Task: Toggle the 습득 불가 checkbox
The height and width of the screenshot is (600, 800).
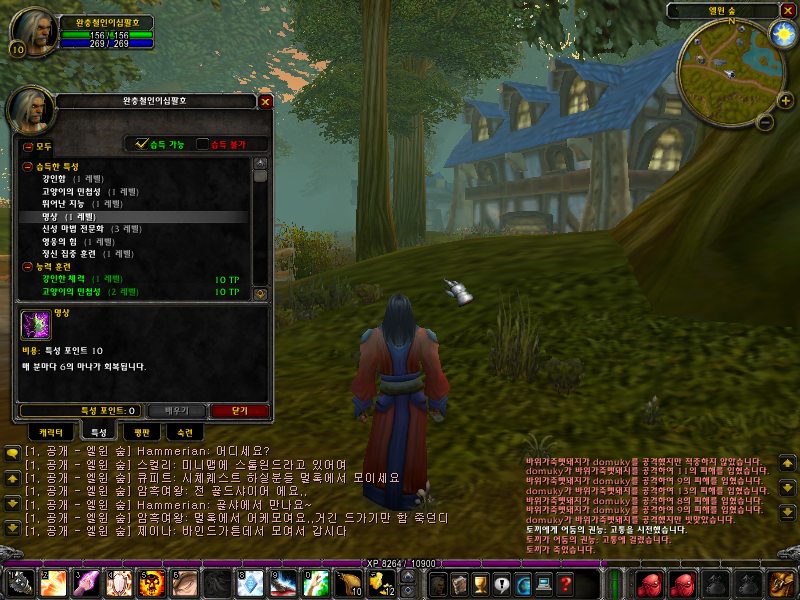Action: pos(204,144)
